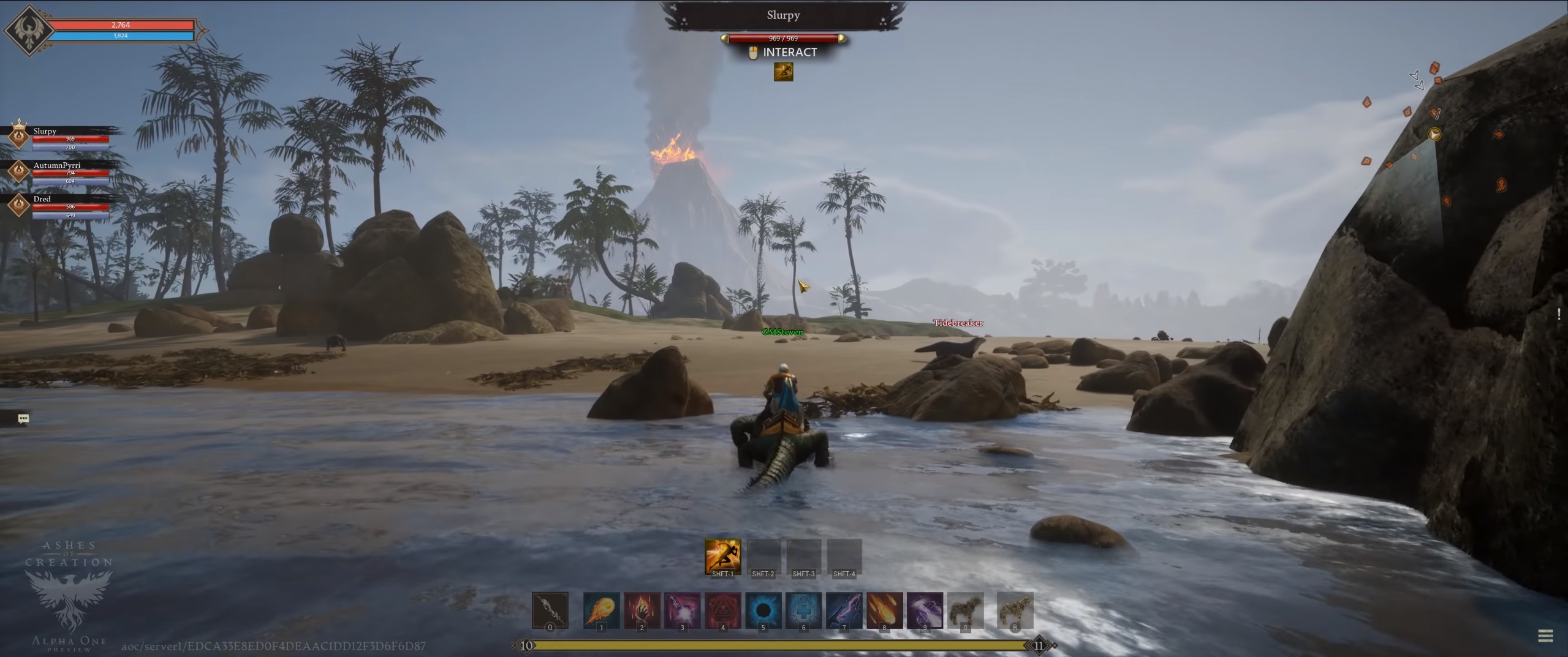Viewport: 1568px width, 657px height.
Task: Activate the sprint ability on SHFT-1
Action: point(722,556)
